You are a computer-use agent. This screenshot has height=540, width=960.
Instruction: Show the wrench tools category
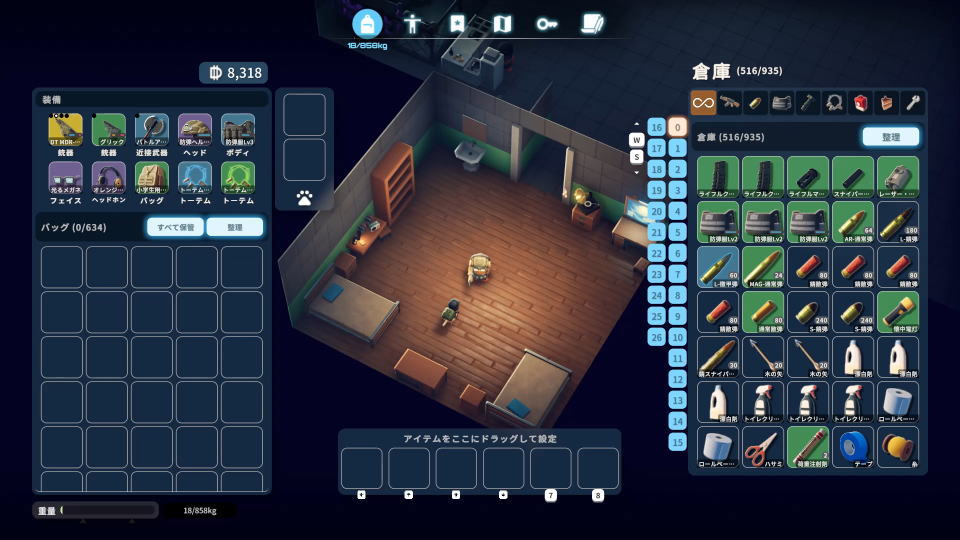912,102
